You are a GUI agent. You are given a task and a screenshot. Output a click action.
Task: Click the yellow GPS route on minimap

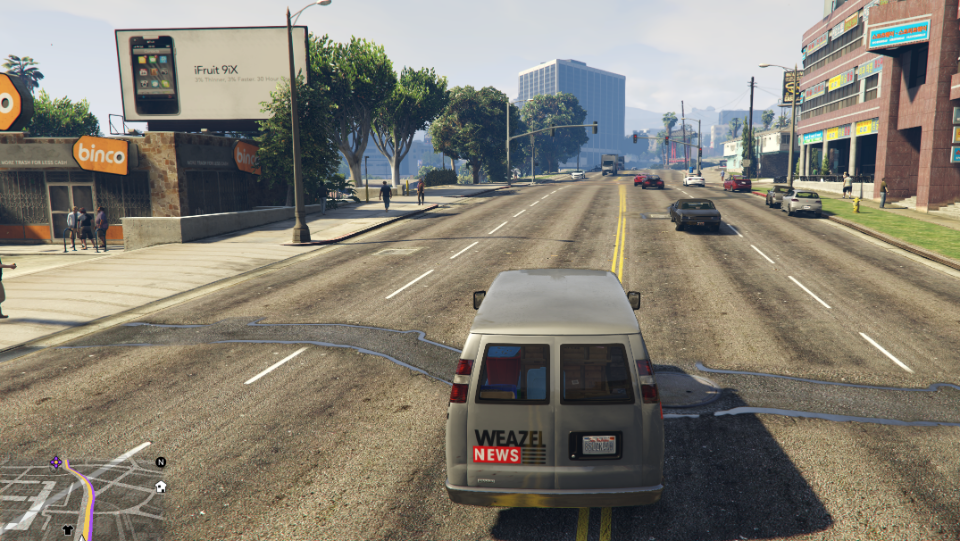88,498
